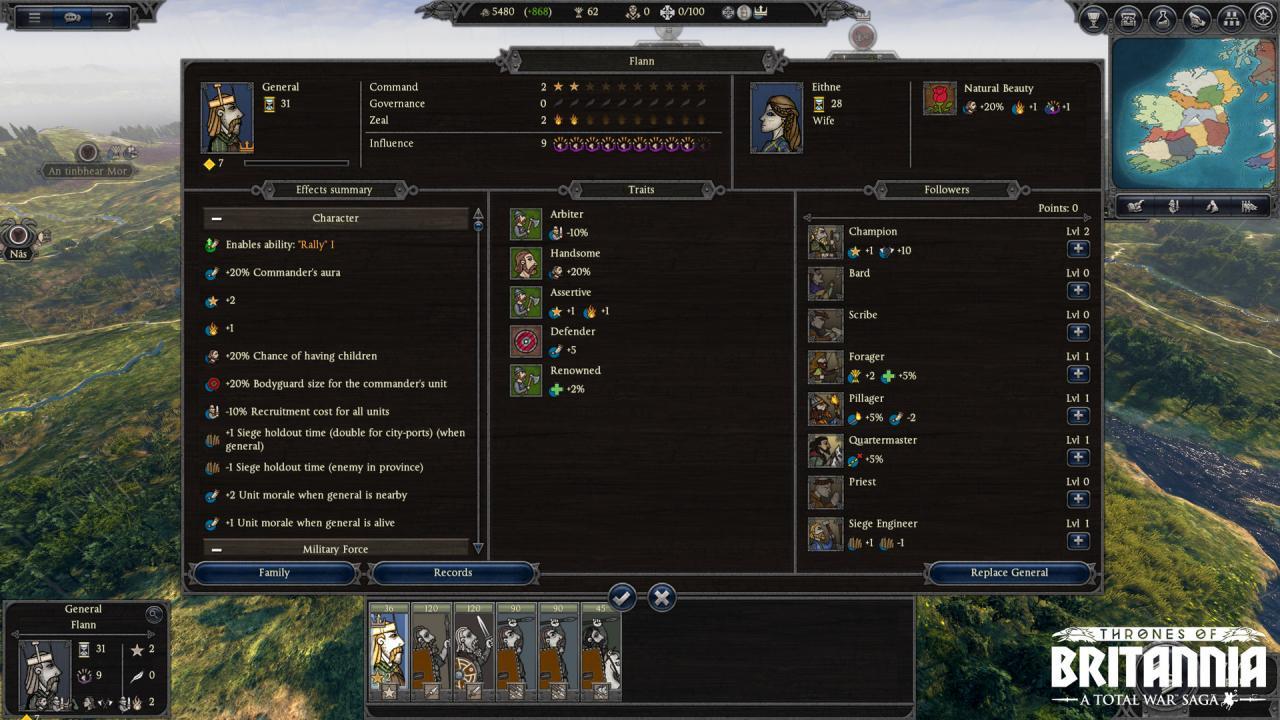Image resolution: width=1280 pixels, height=720 pixels.
Task: Click the settings wheel icon in the top-right corner
Action: (1262, 15)
